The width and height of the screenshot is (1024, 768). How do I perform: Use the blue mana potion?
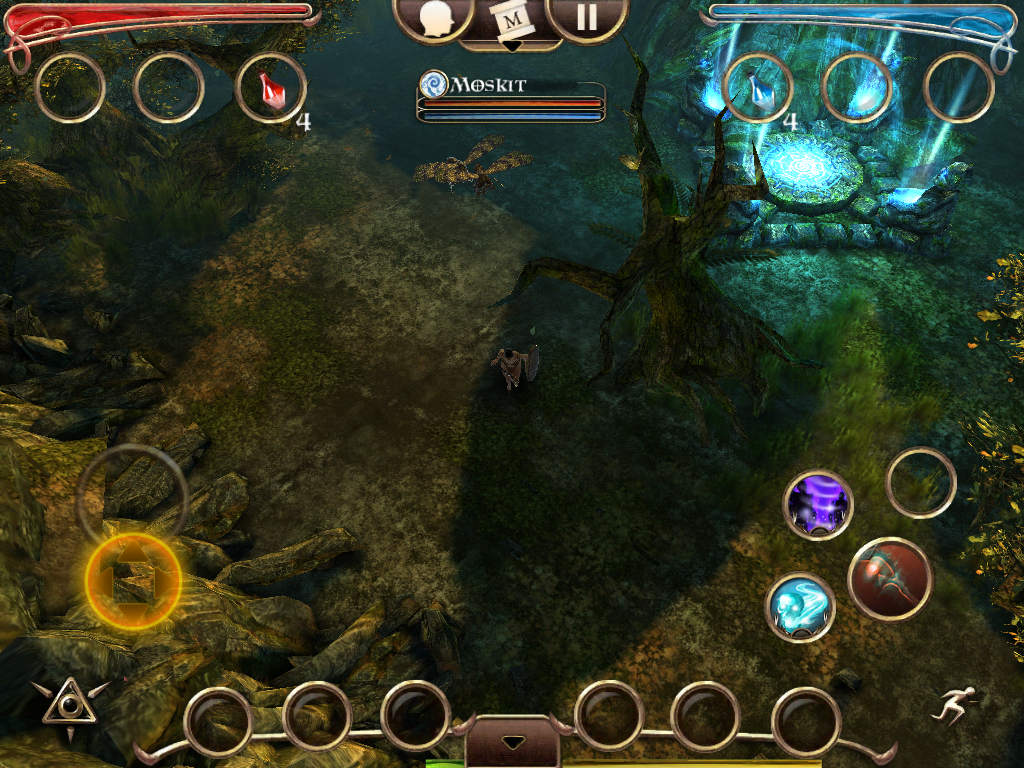[758, 88]
